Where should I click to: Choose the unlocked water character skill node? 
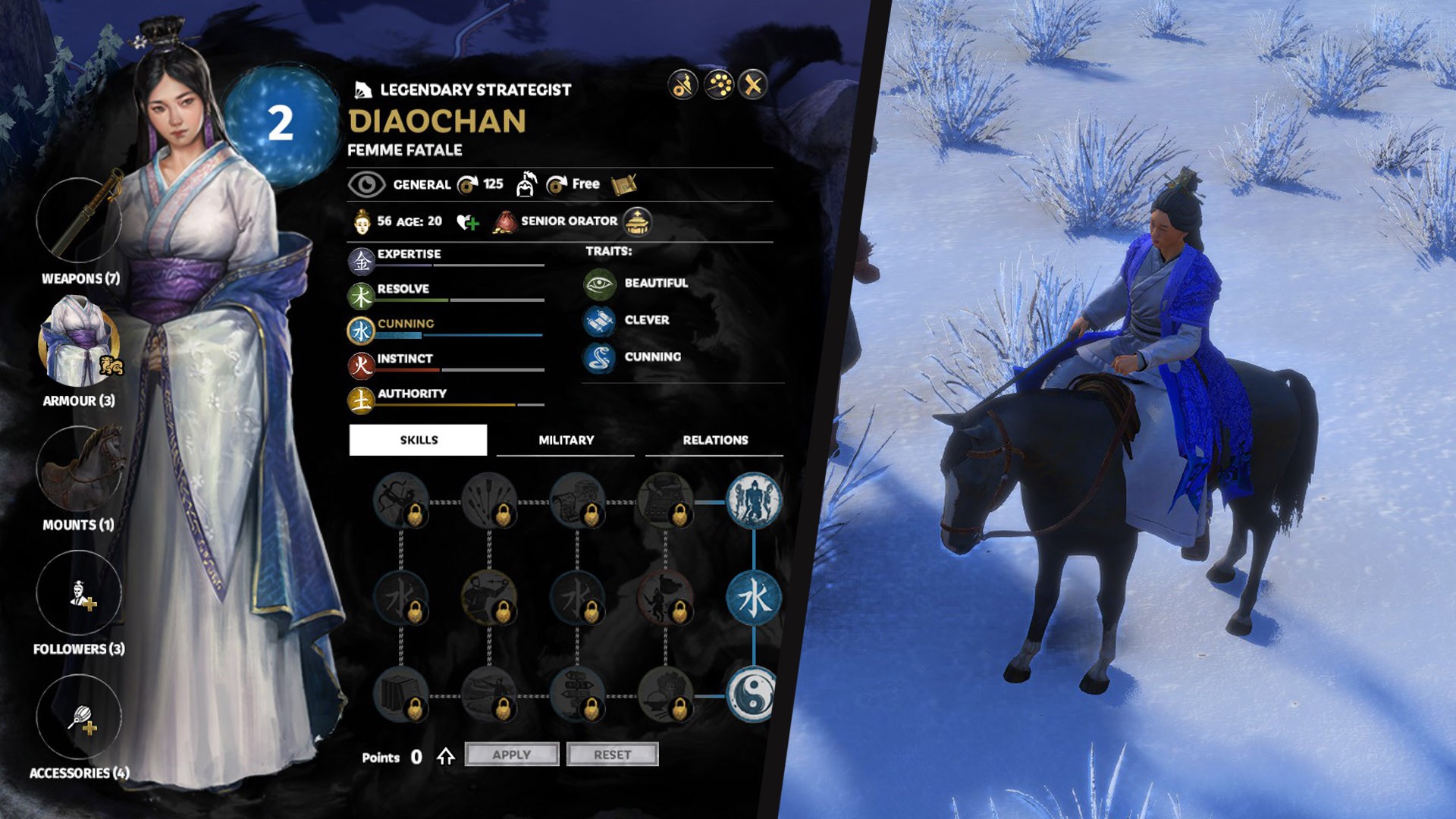(x=753, y=598)
